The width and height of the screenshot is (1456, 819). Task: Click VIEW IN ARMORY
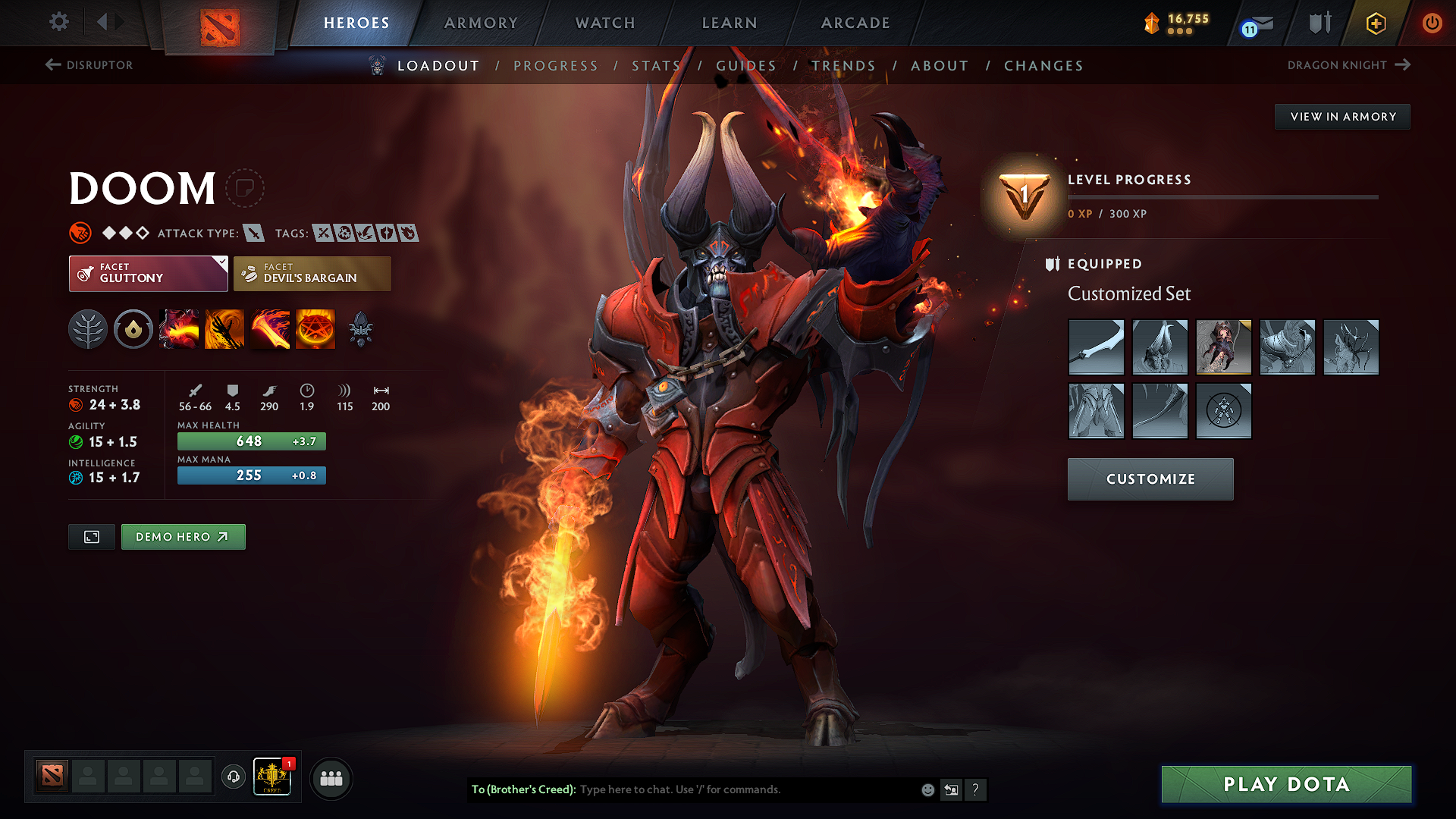coord(1342,116)
